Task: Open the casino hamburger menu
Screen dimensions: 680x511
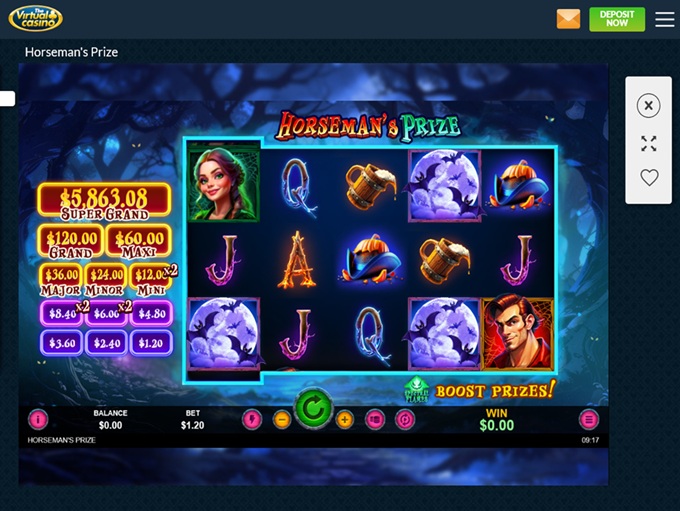Action: coord(665,19)
